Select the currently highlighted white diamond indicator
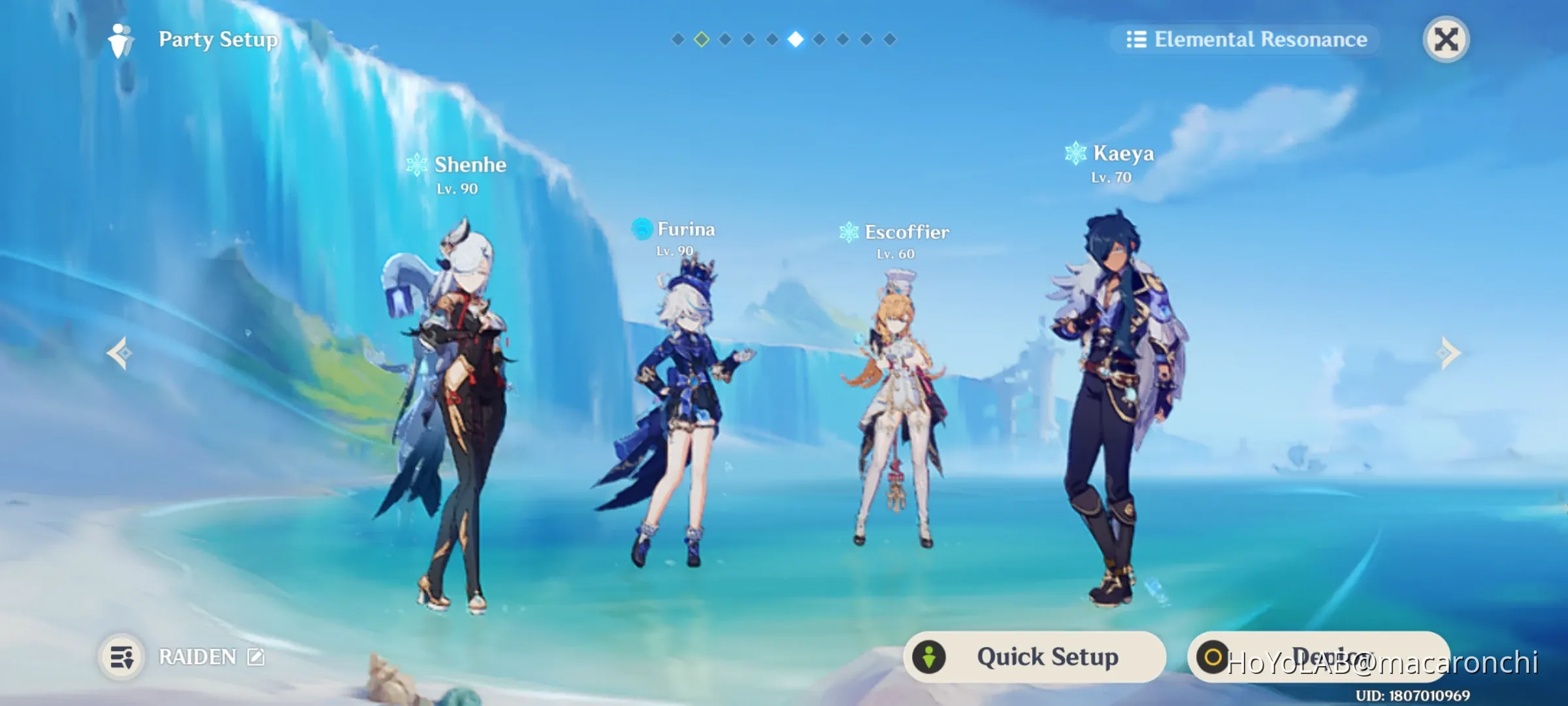This screenshot has width=1568, height=706. pyautogui.click(x=795, y=38)
